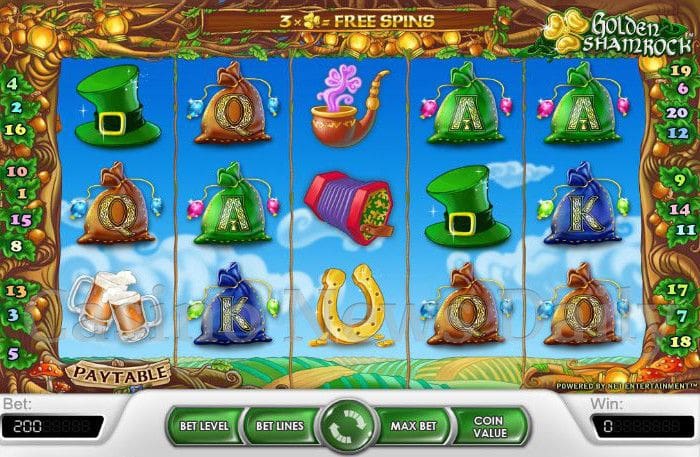The width and height of the screenshot is (700, 457).
Task: Adjust the Coin Value button
Action: click(487, 425)
